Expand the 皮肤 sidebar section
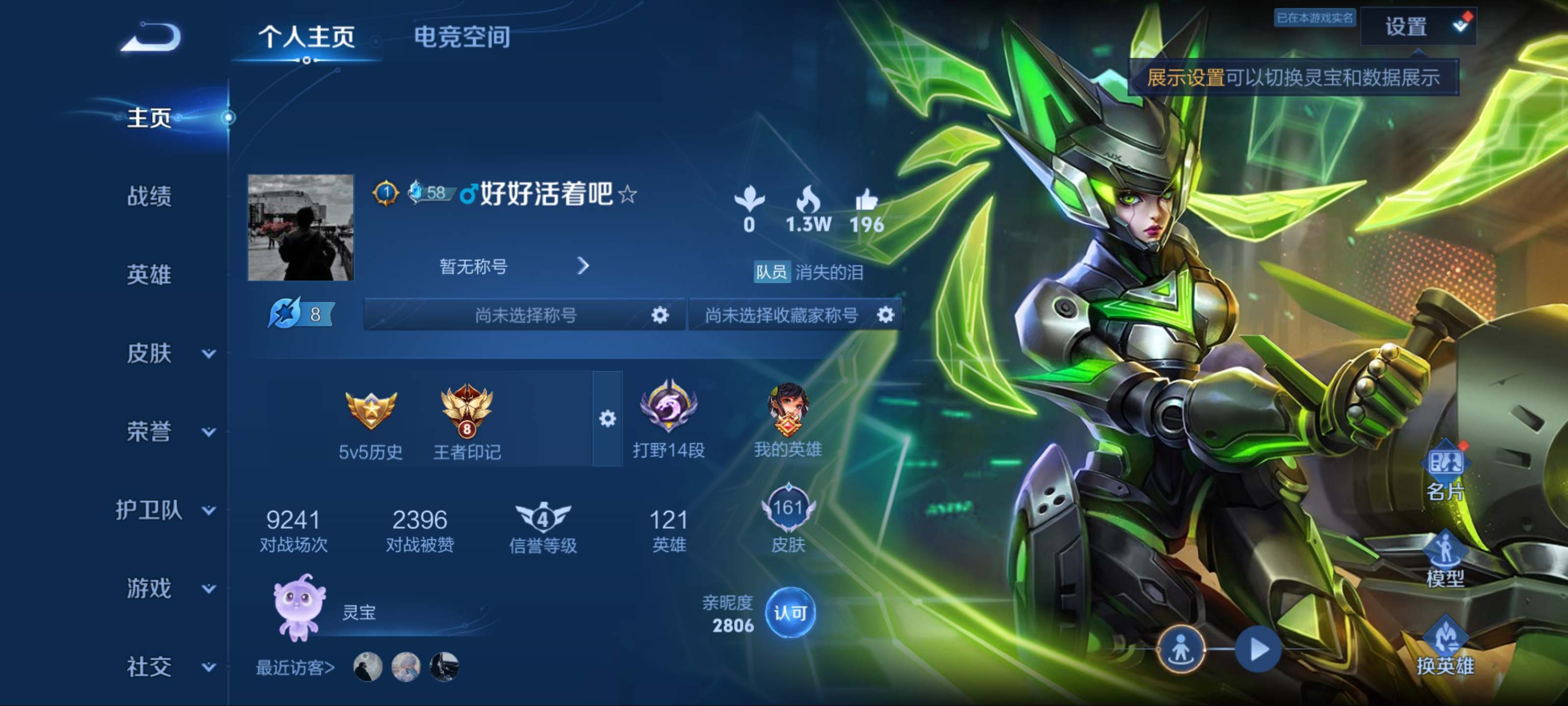 tap(168, 353)
